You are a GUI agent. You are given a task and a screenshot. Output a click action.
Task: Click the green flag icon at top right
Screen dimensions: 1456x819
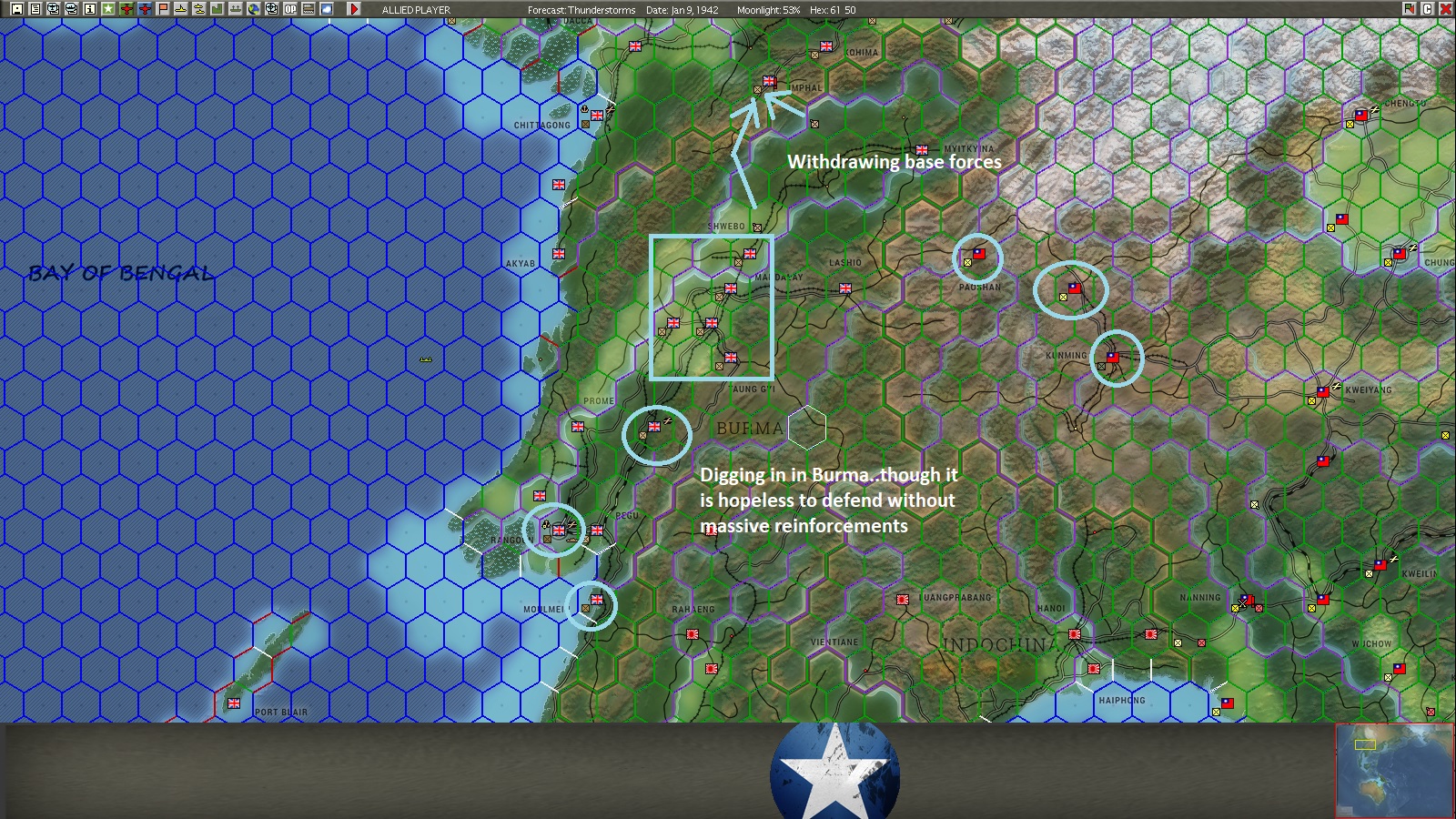[1410, 9]
